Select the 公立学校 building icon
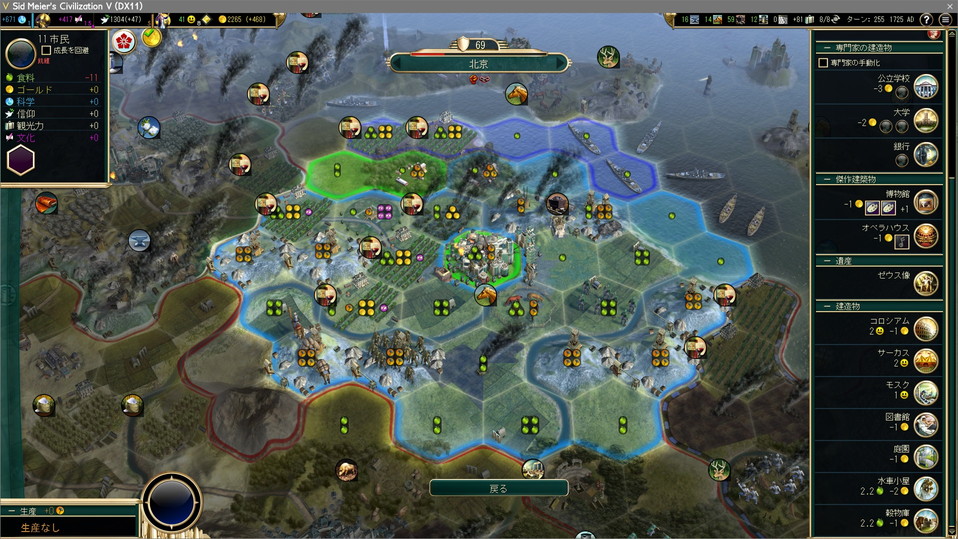Screen dimensions: 958x539 [926, 87]
